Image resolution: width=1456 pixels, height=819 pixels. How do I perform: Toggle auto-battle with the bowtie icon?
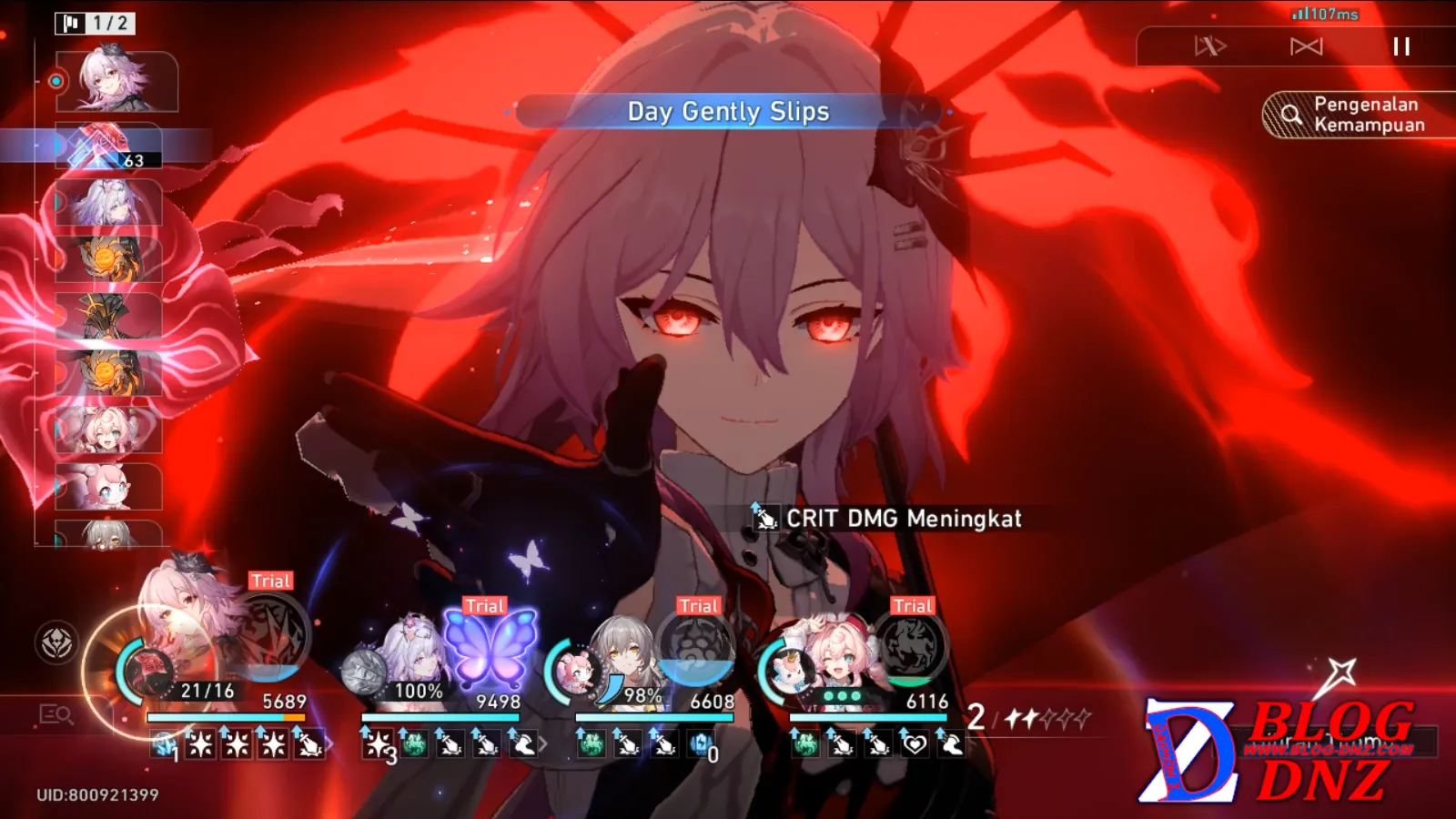(1306, 46)
